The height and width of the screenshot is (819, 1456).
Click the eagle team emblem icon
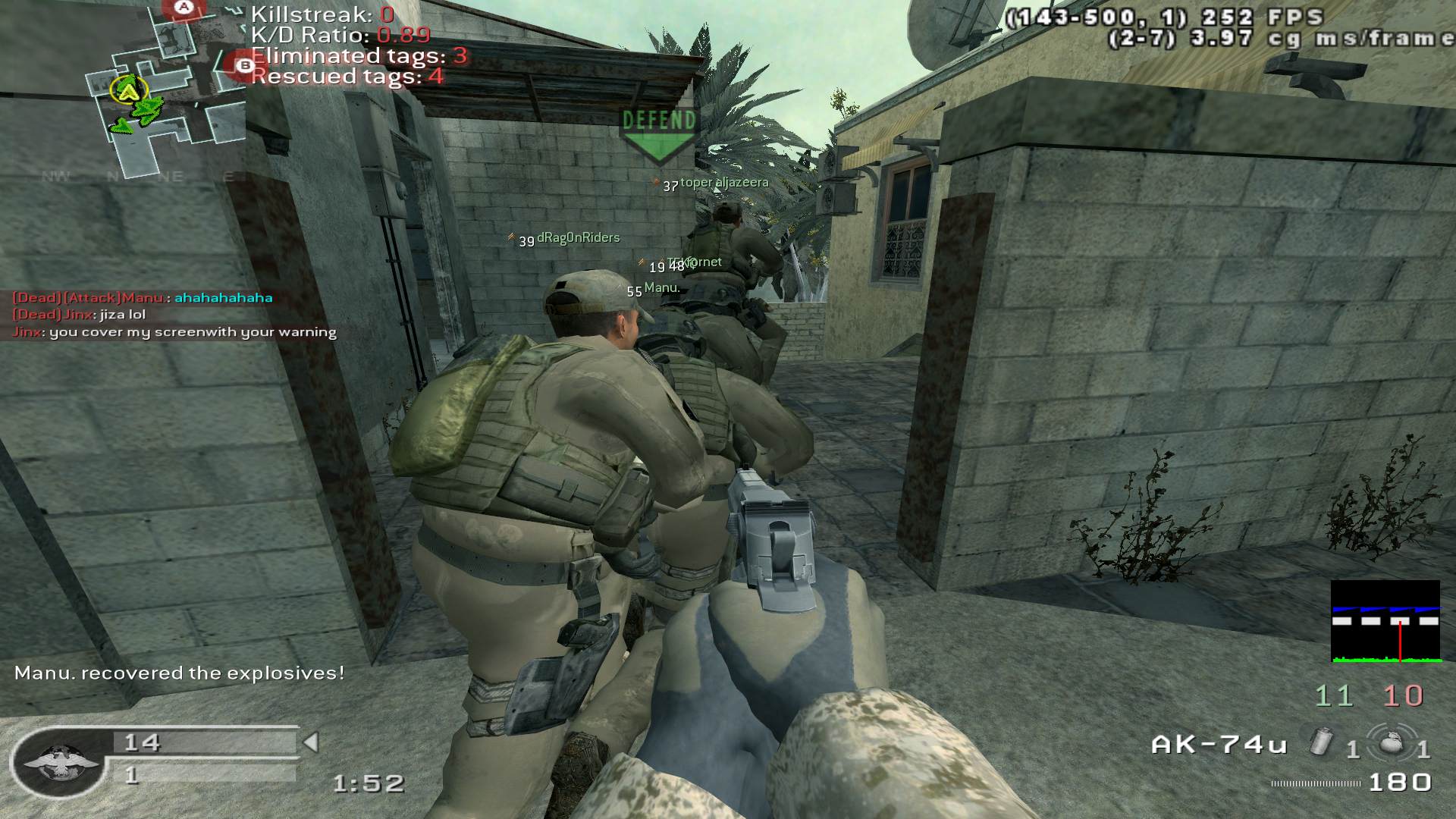pyautogui.click(x=59, y=762)
